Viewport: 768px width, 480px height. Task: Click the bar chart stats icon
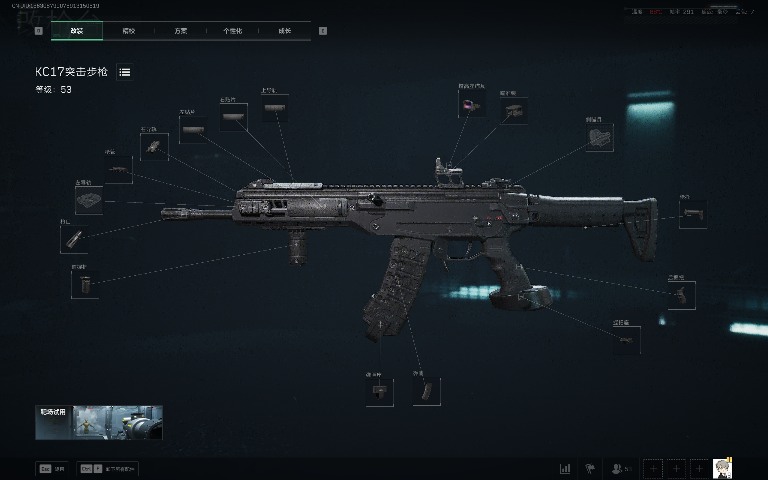(565, 467)
